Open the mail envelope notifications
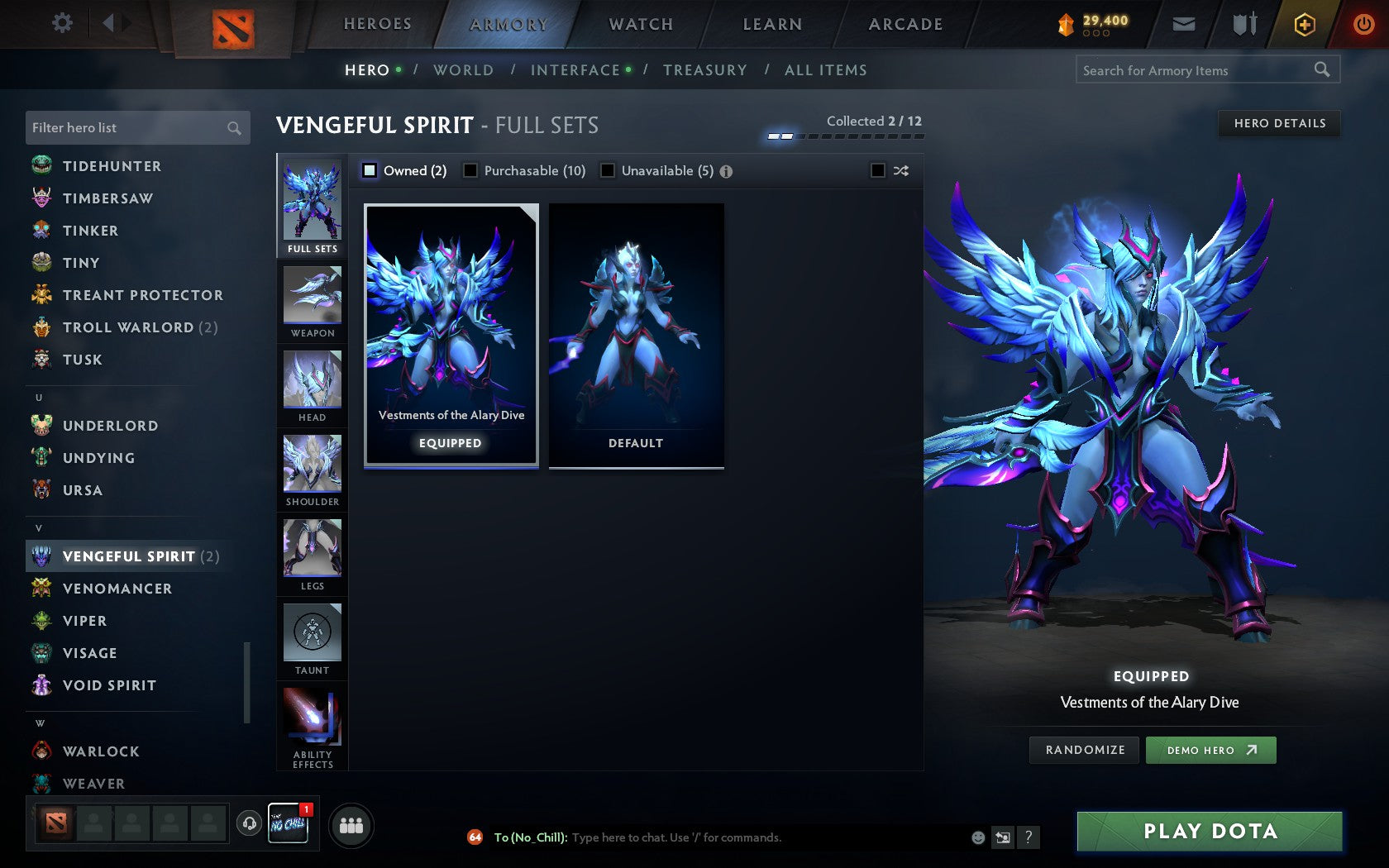Viewport: 1389px width, 868px height. pos(1184,24)
